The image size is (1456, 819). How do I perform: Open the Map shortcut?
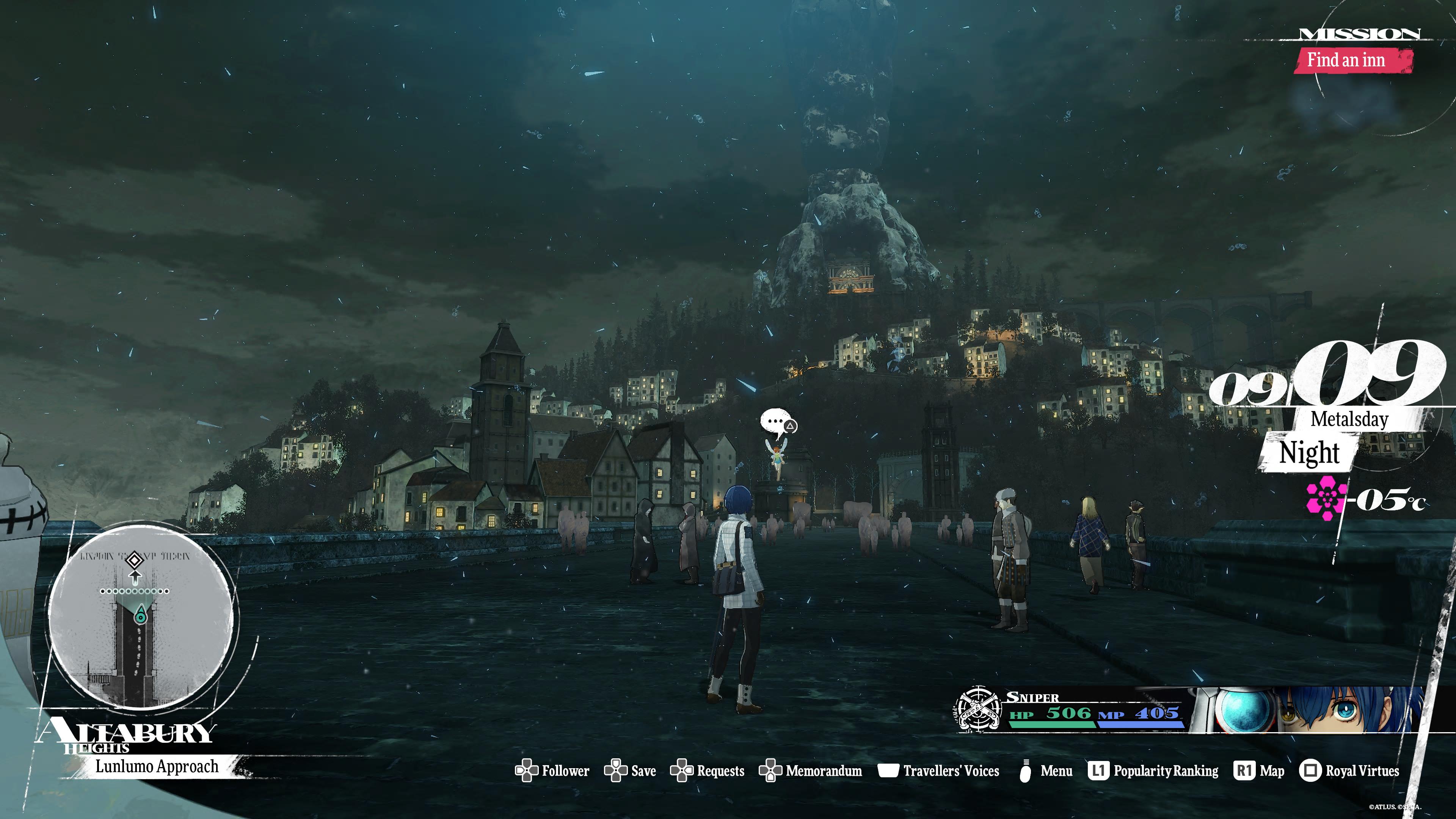pos(1259,770)
